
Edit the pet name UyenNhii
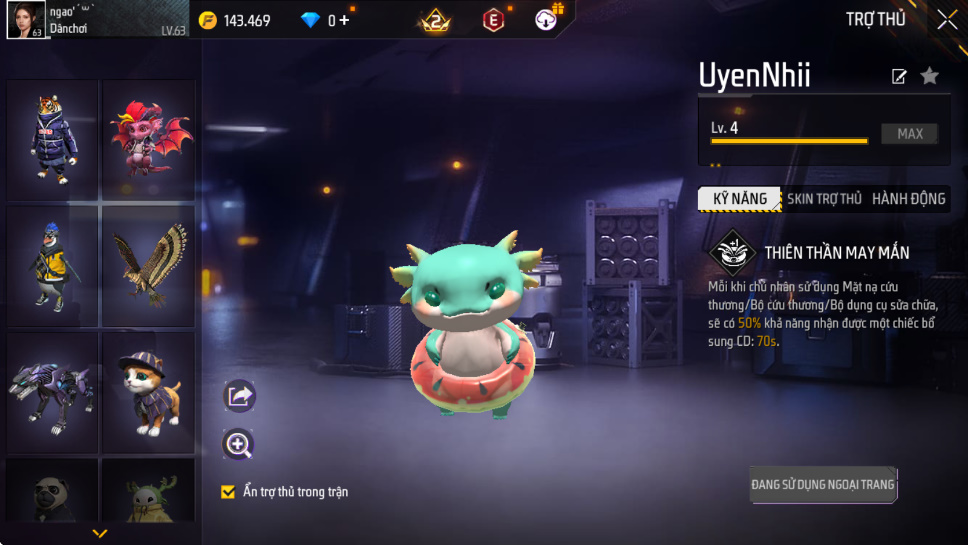coord(899,77)
